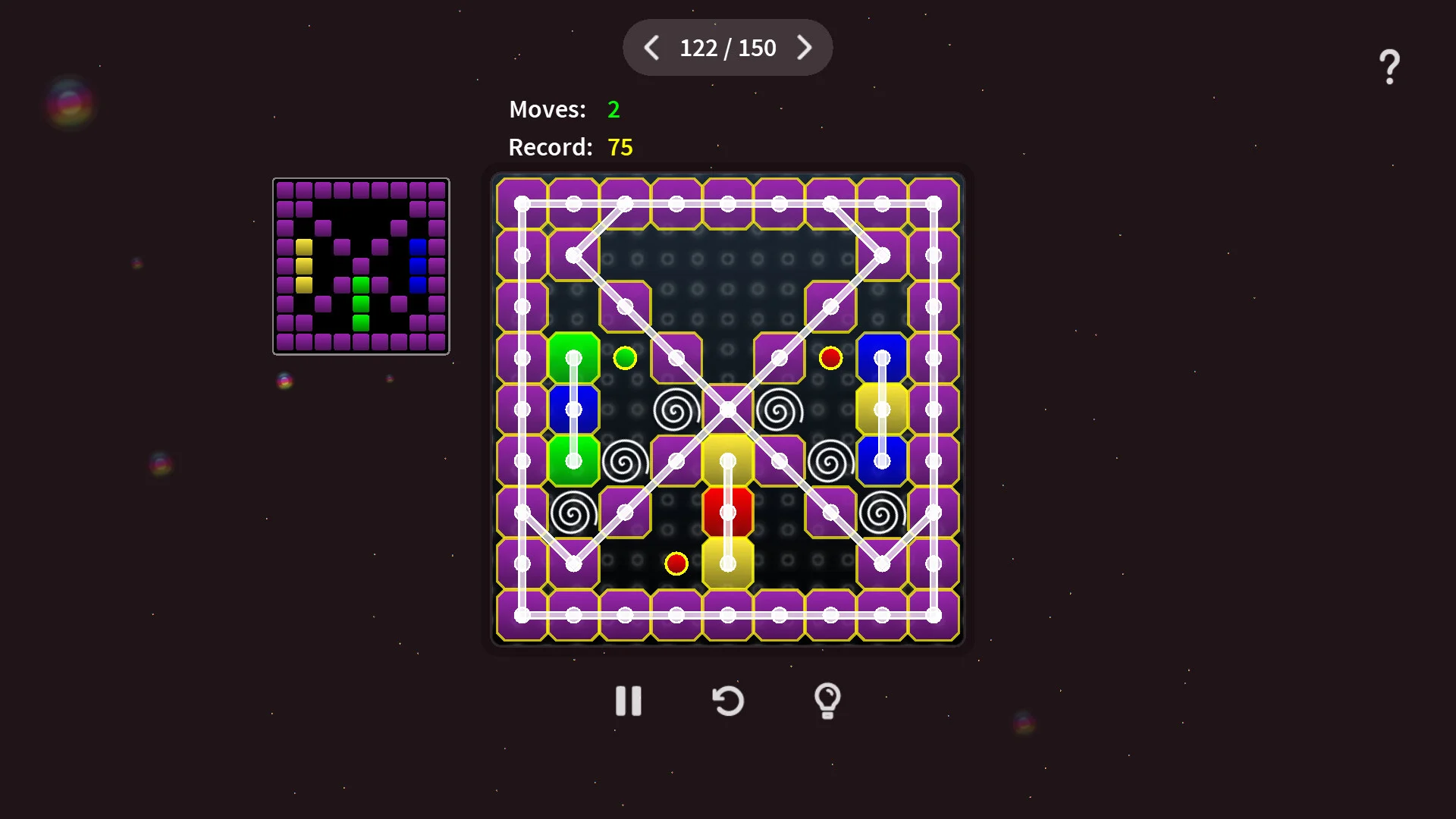
Task: Show a hint with the lightbulb
Action: (827, 701)
